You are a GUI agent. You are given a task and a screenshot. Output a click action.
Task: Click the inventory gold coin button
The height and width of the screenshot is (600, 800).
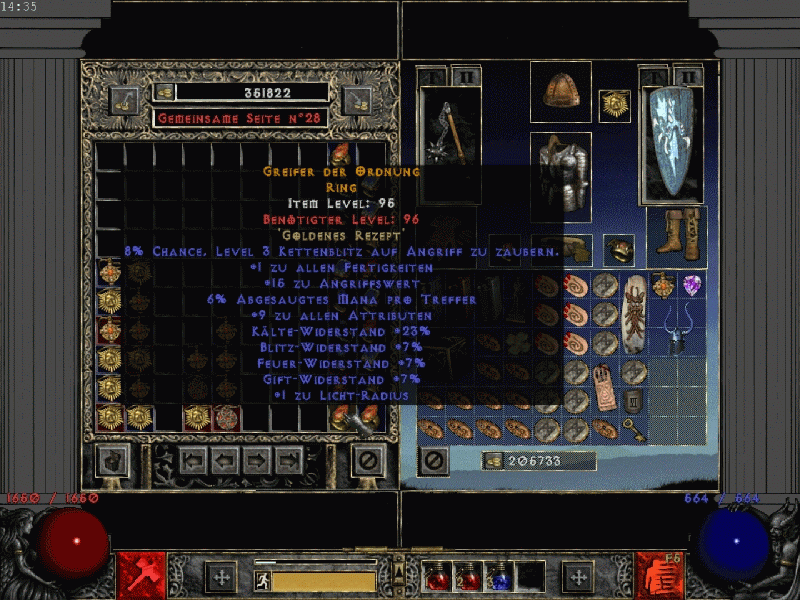(x=493, y=461)
